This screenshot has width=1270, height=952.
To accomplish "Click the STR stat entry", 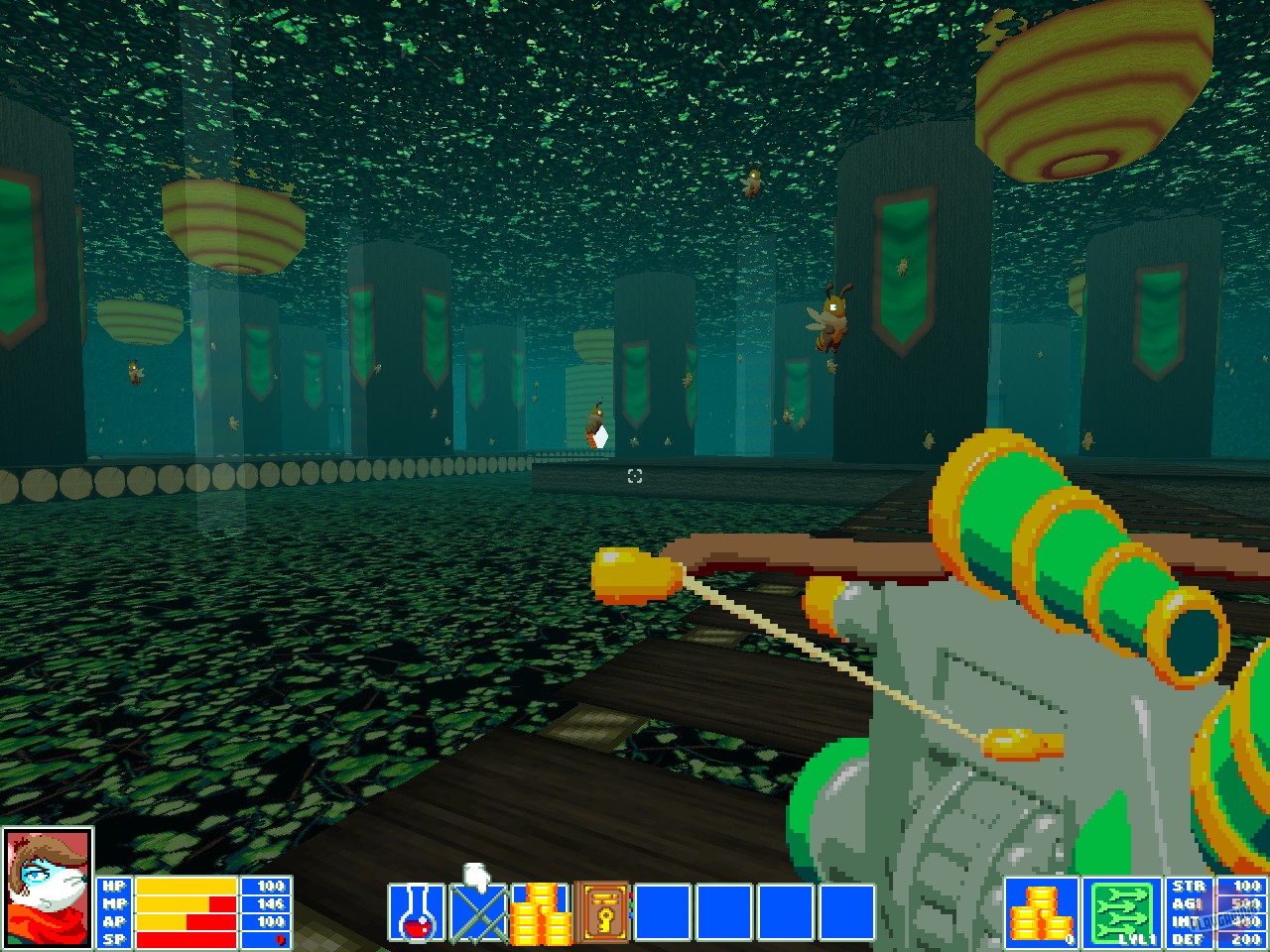I will 1191,888.
